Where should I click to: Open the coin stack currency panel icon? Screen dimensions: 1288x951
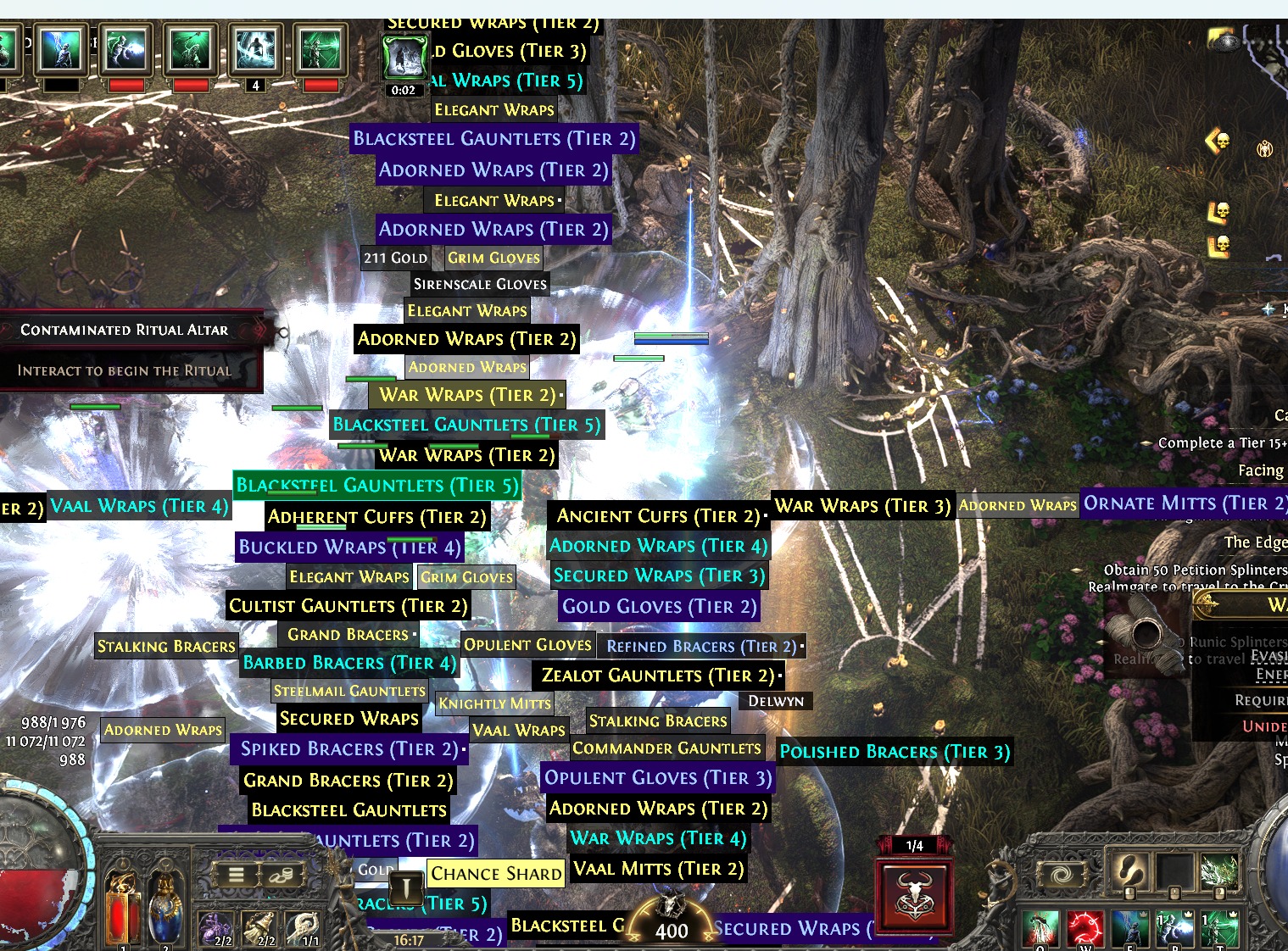[x=282, y=876]
